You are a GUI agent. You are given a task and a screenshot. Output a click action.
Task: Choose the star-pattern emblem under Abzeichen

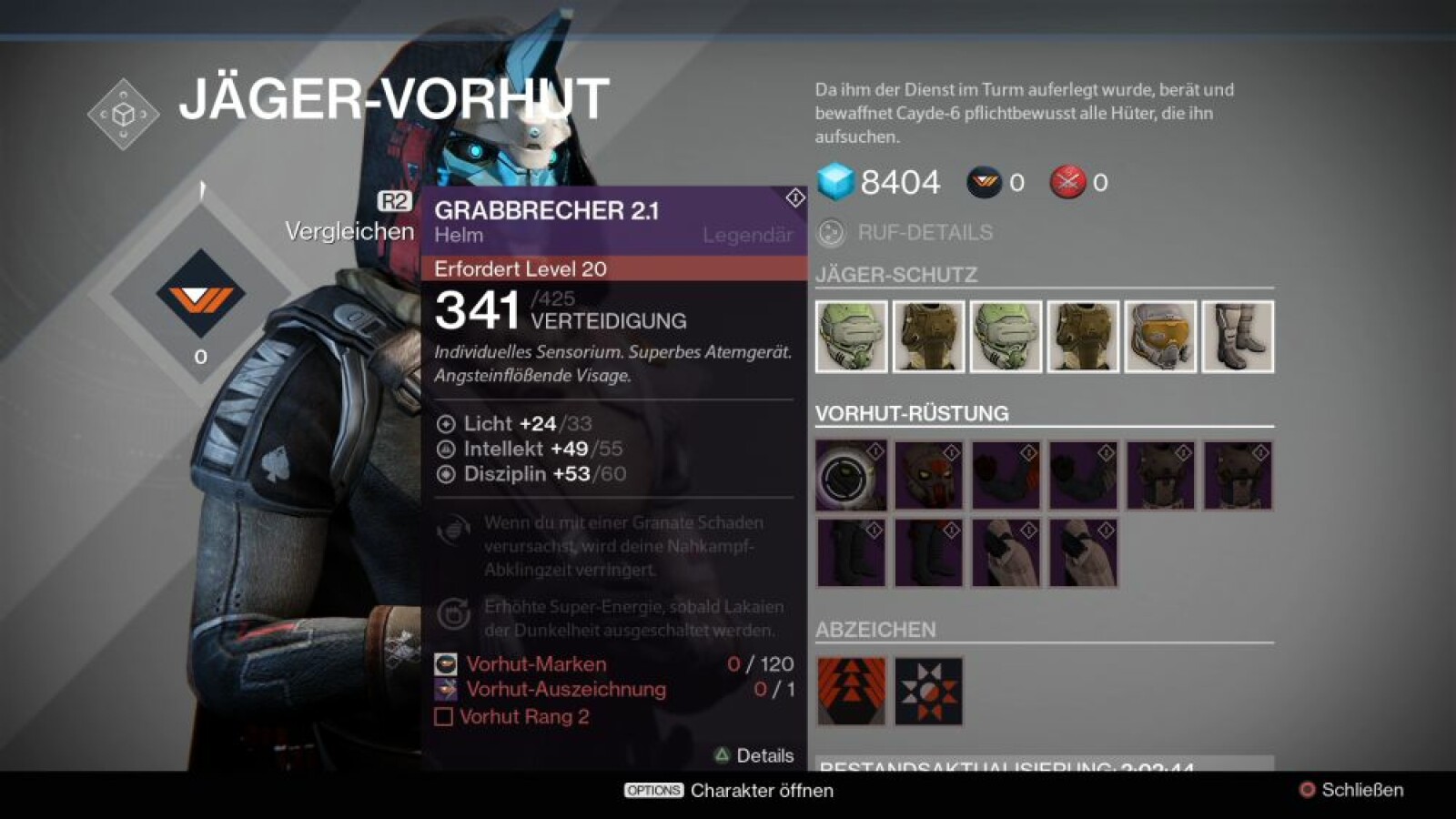click(928, 692)
